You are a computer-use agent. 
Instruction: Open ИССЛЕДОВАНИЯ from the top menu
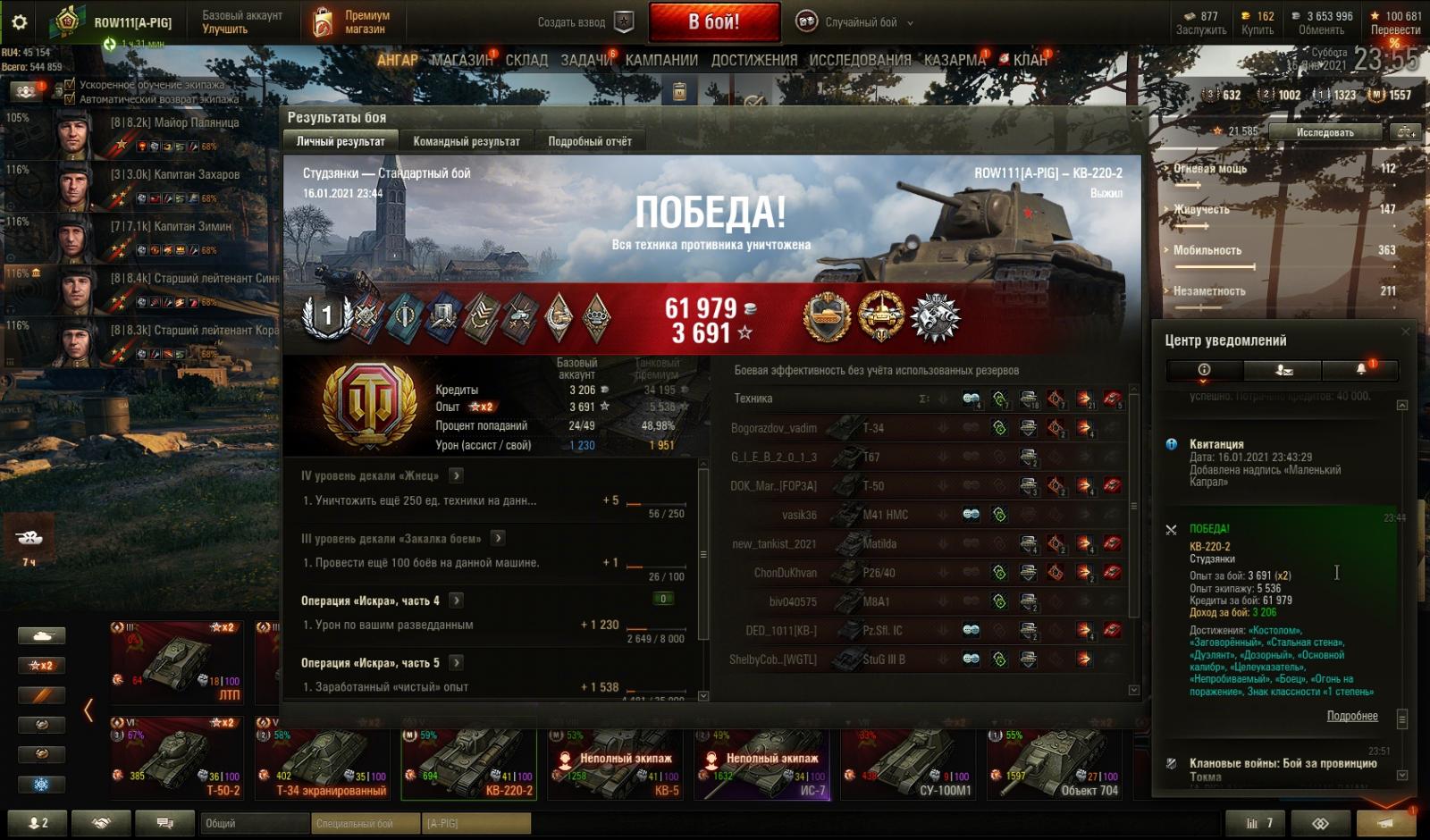pos(860,60)
